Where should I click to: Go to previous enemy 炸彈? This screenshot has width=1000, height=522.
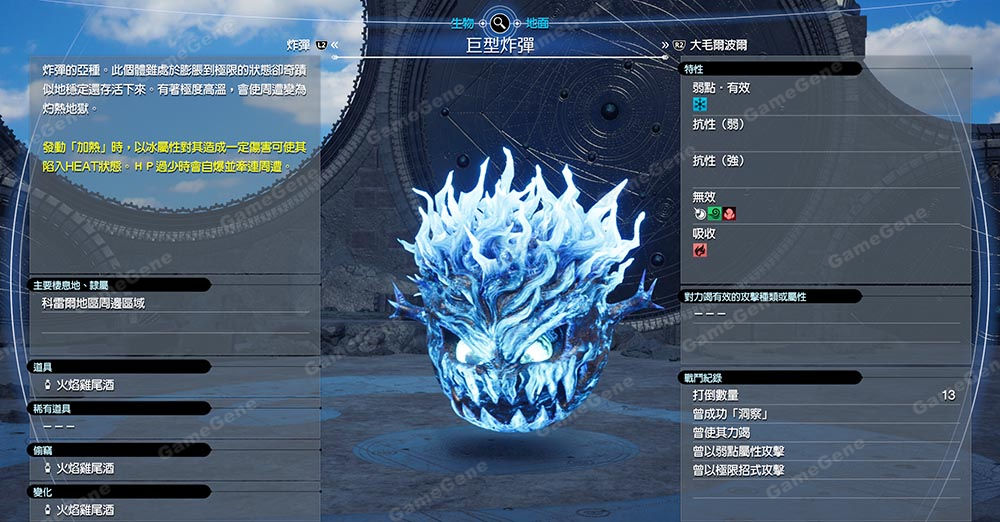[298, 45]
